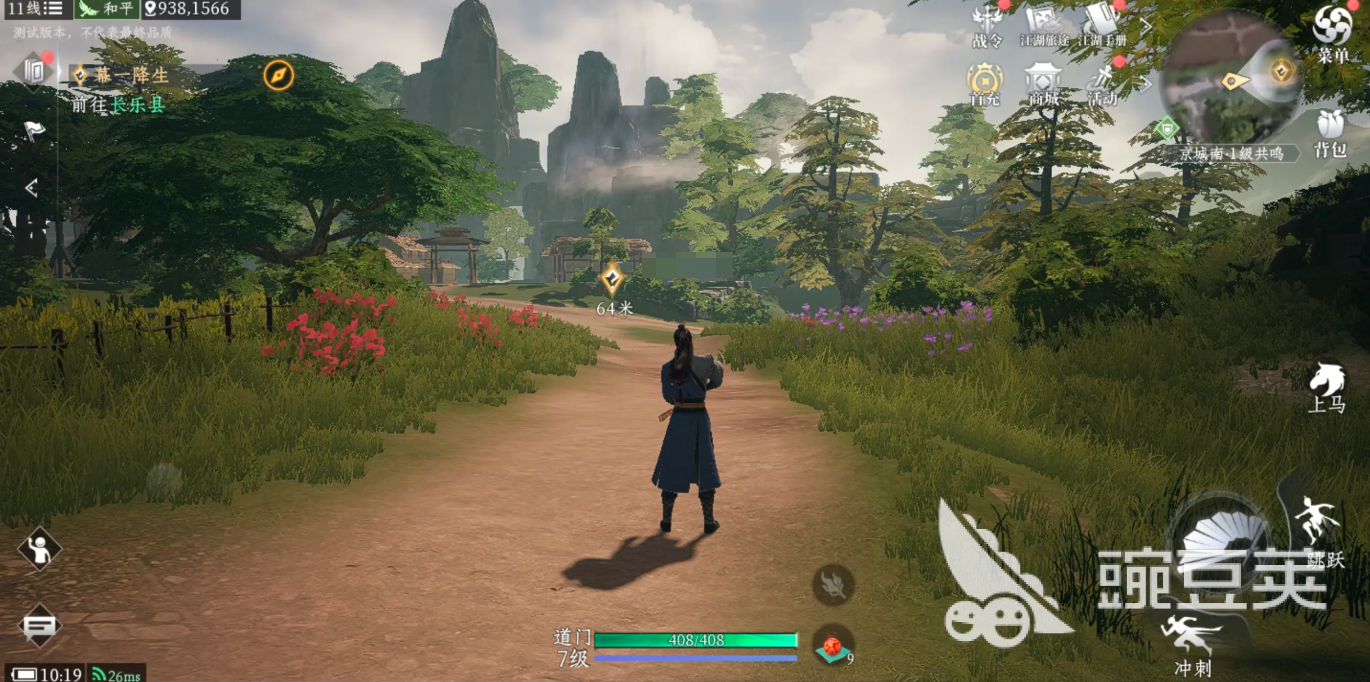Mount the horse with 上马

[1327, 386]
